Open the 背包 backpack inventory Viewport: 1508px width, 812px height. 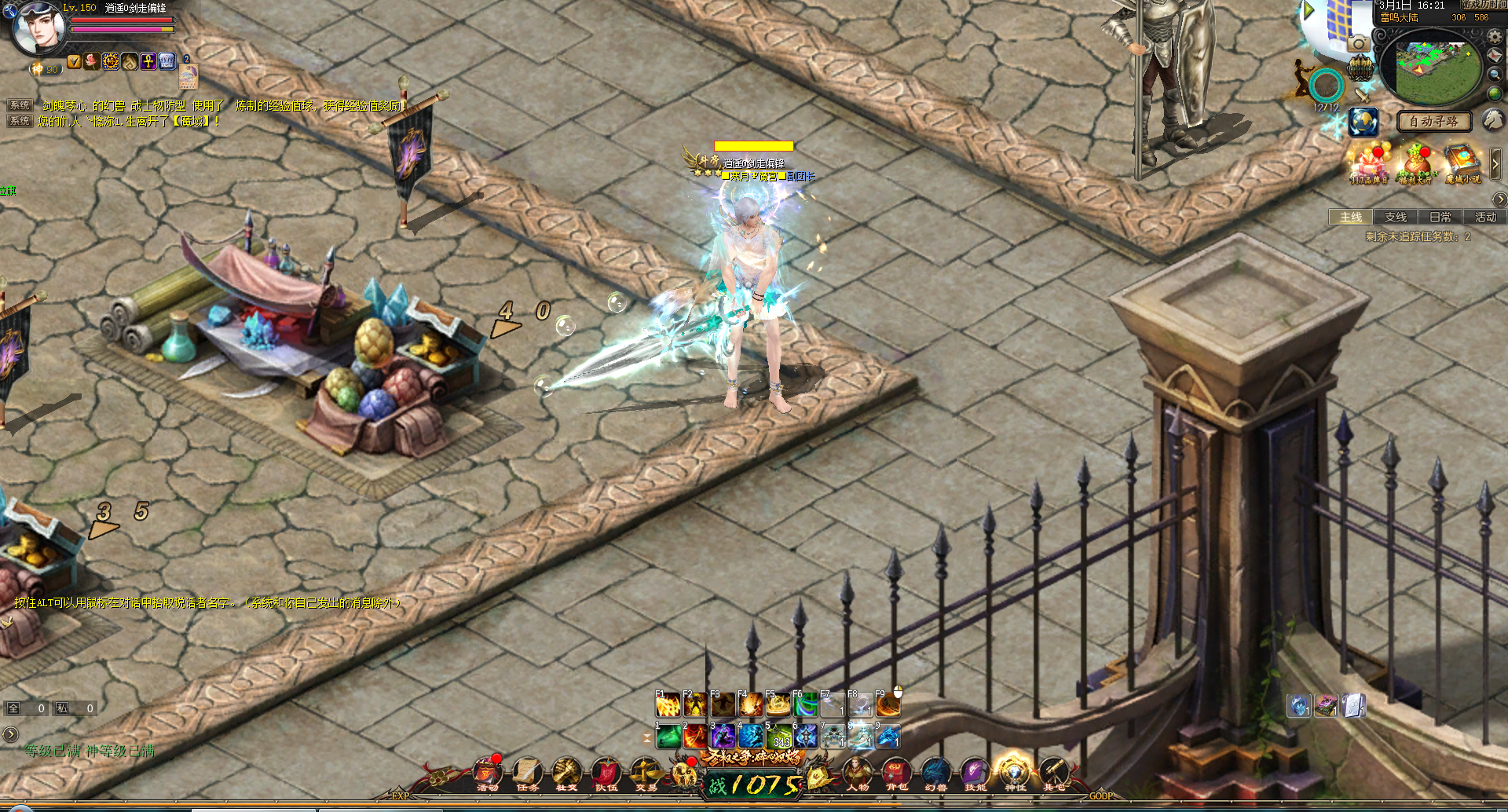pyautogui.click(x=896, y=774)
